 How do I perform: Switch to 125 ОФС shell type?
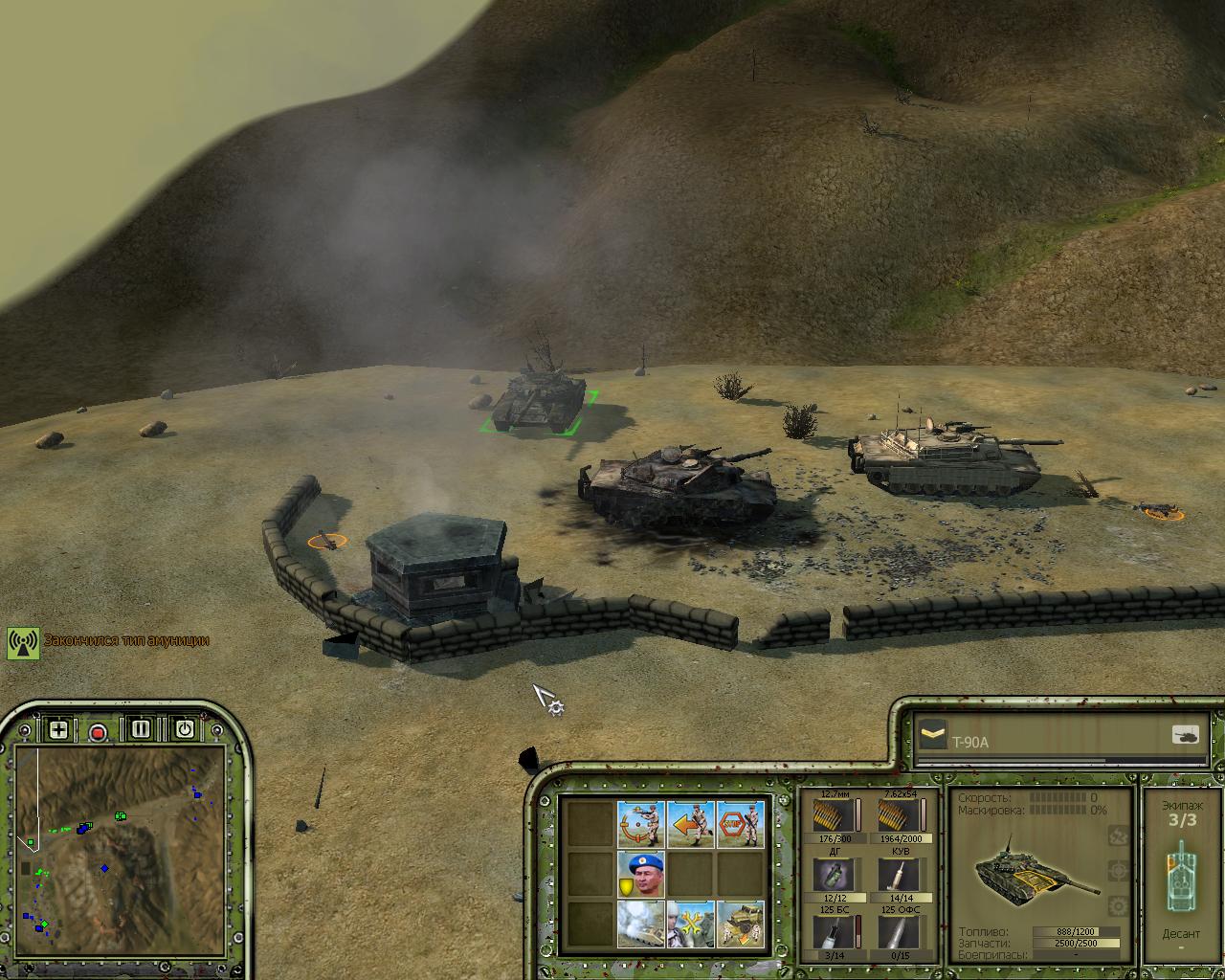click(x=900, y=931)
